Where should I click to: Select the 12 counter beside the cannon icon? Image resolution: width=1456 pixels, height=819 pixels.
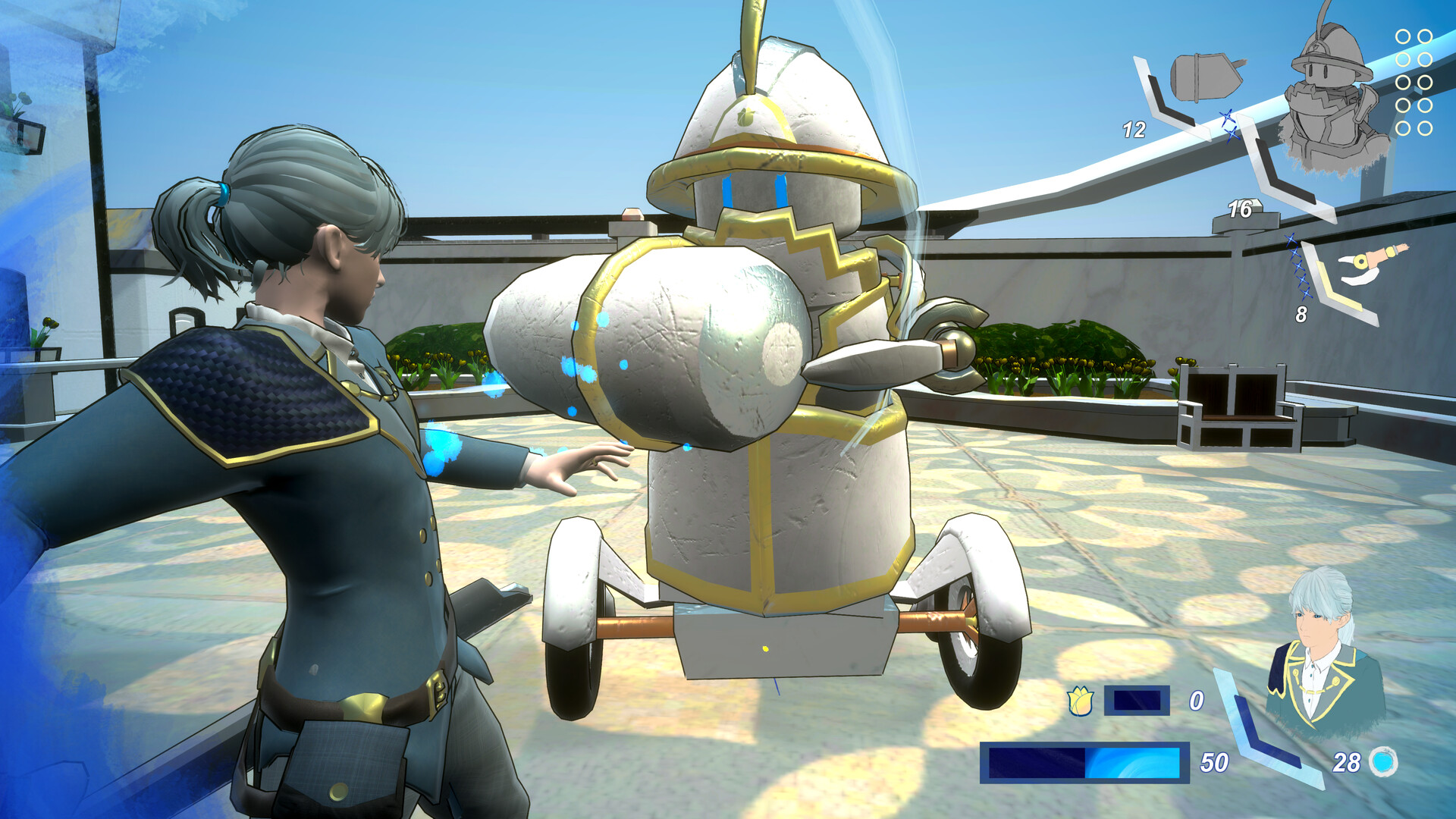tap(1135, 128)
